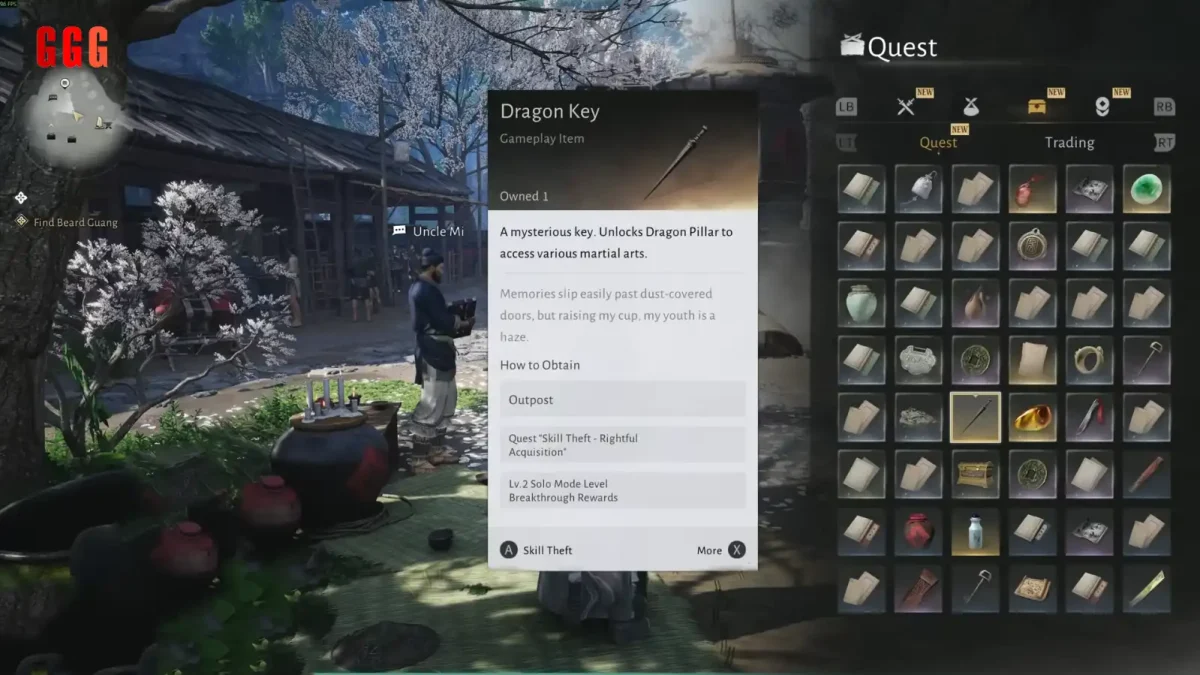This screenshot has width=1200, height=675.
Task: Pick the golden treasure chest item
Action: [x=975, y=474]
